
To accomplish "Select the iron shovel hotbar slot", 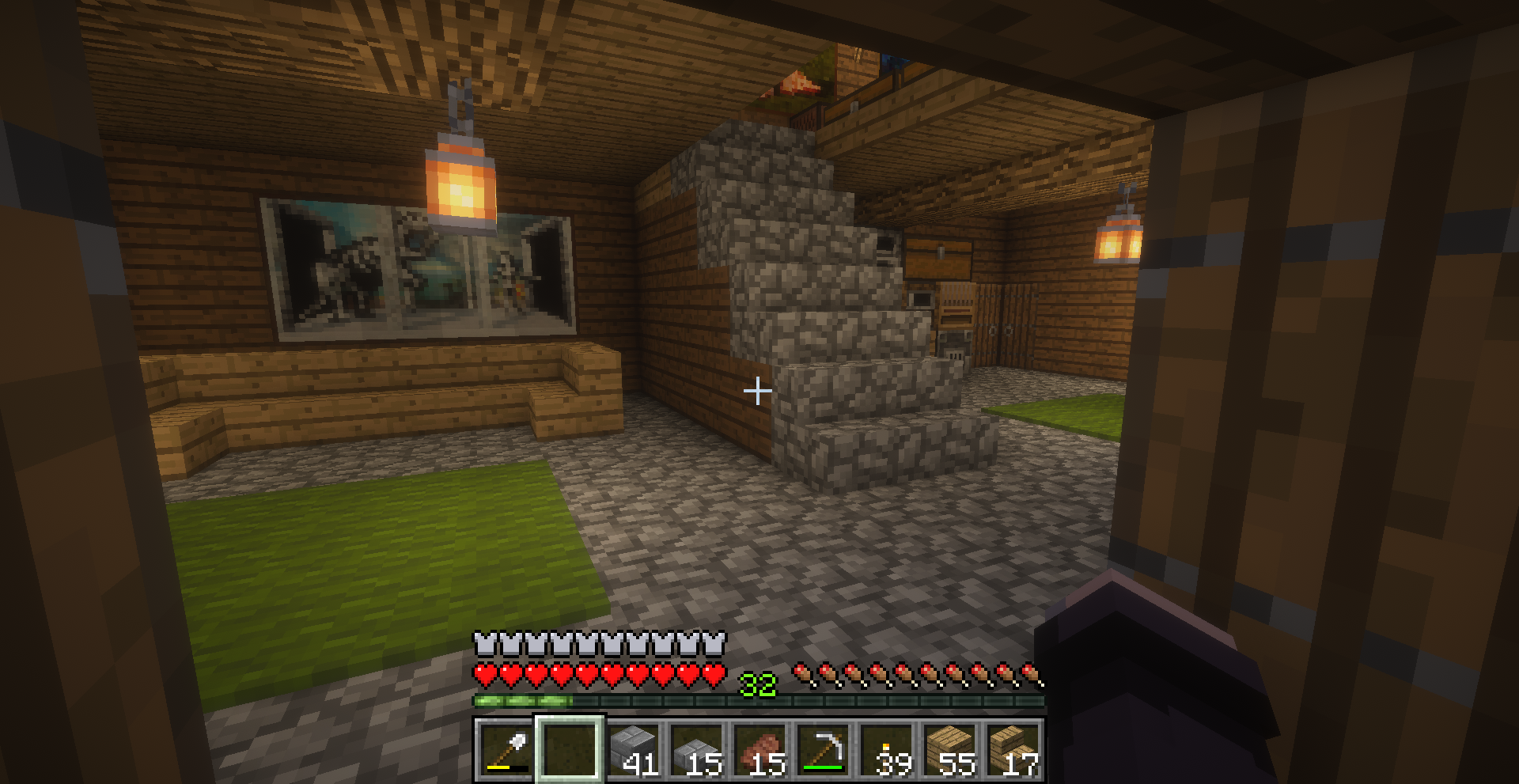I will pos(507,749).
